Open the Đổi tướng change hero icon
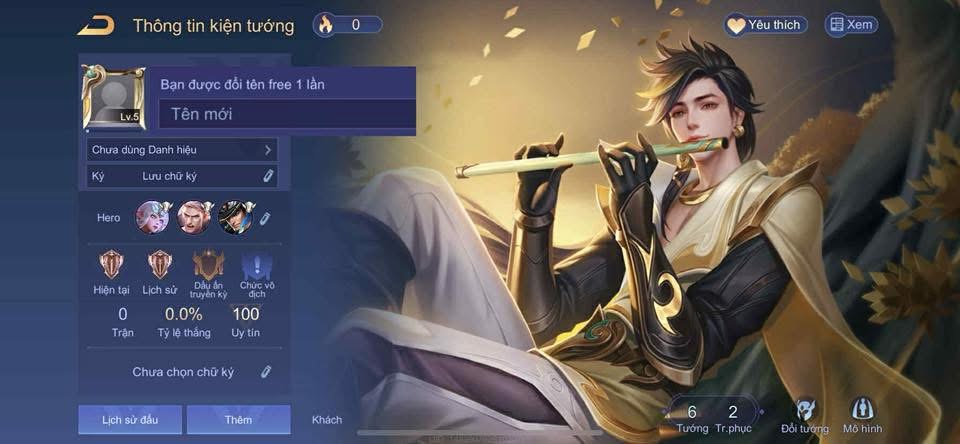The height and width of the screenshot is (444, 960). [805, 415]
